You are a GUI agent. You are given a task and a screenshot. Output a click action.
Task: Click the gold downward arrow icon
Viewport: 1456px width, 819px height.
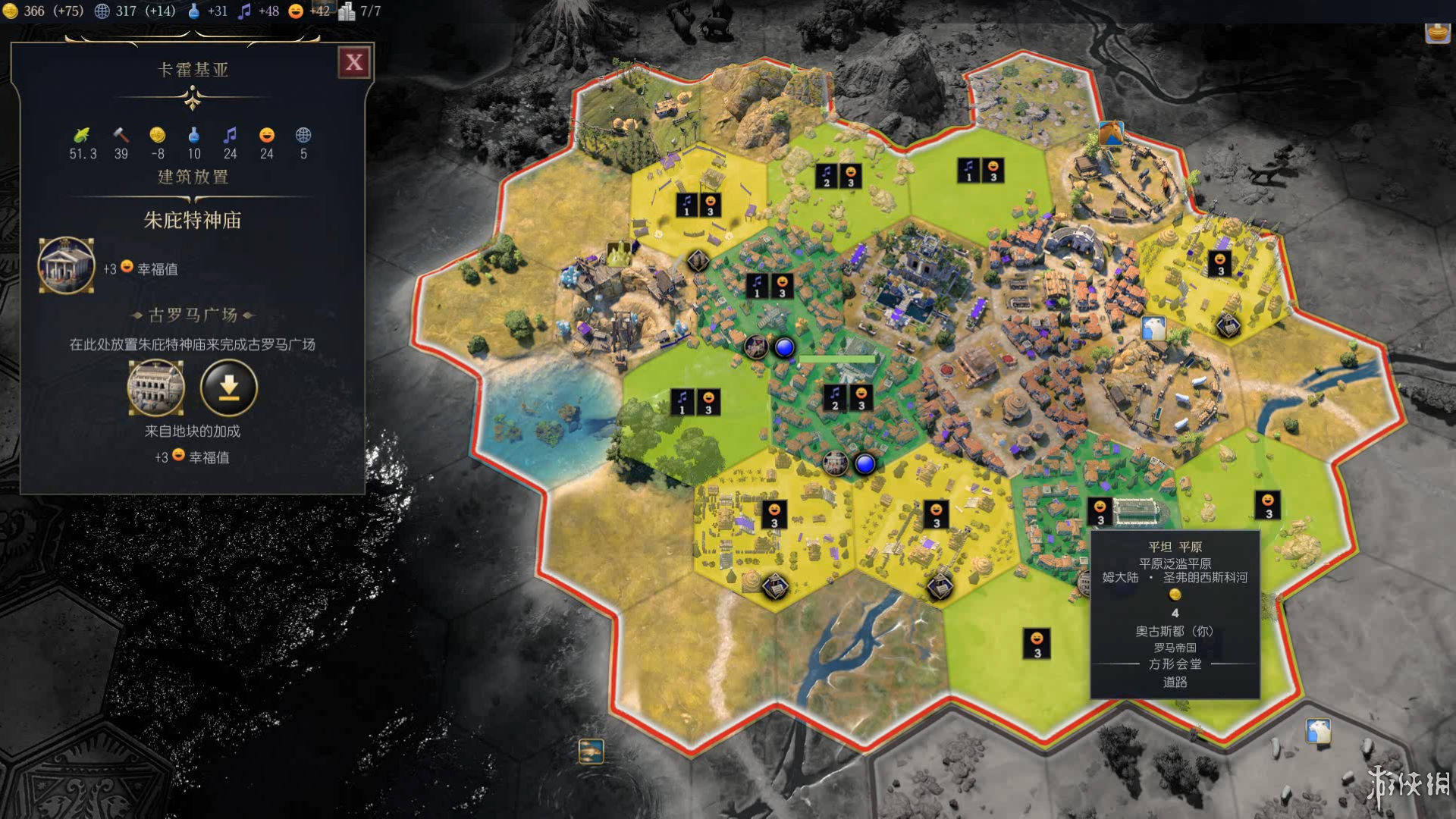pyautogui.click(x=229, y=388)
